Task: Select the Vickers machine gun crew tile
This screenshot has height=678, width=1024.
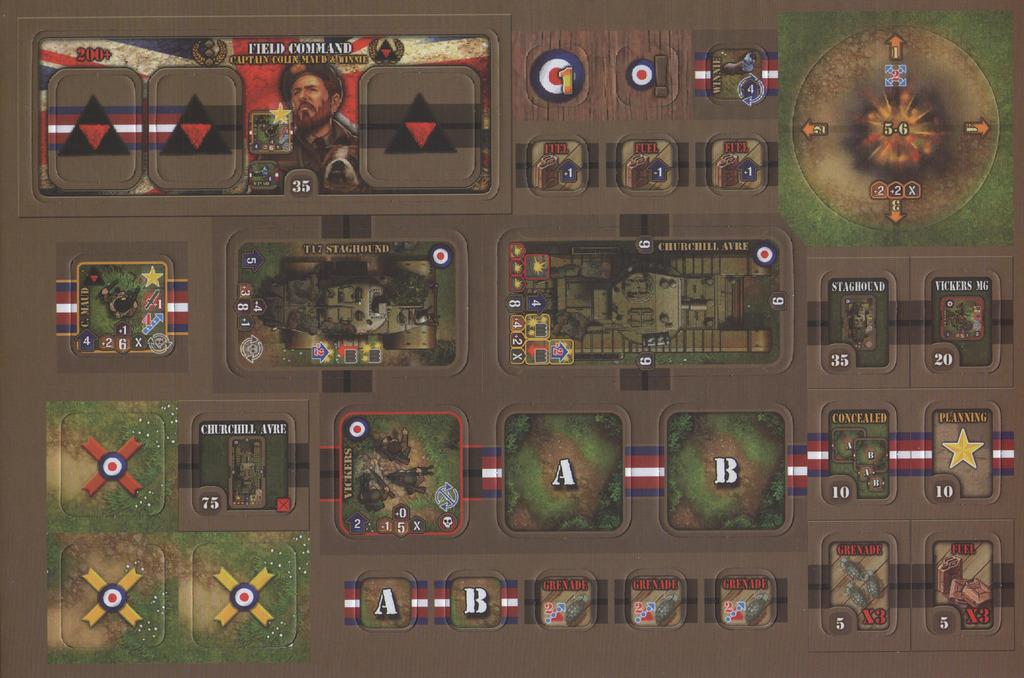Action: point(398,473)
